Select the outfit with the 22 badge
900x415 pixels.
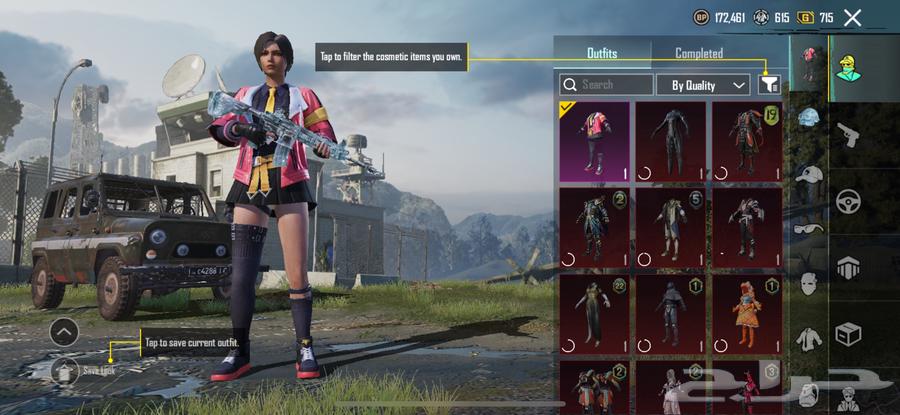(594, 313)
